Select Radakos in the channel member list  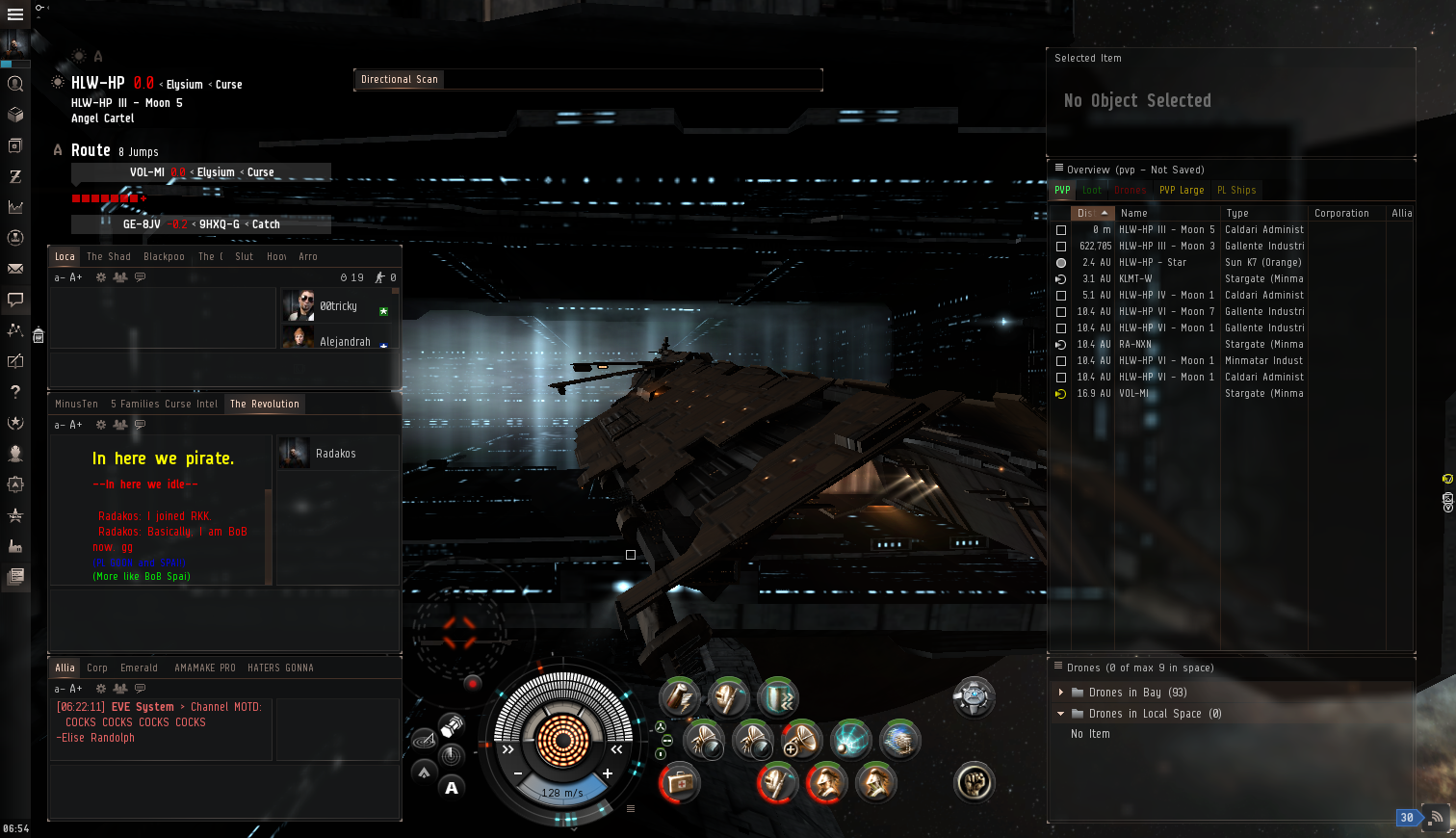(335, 454)
